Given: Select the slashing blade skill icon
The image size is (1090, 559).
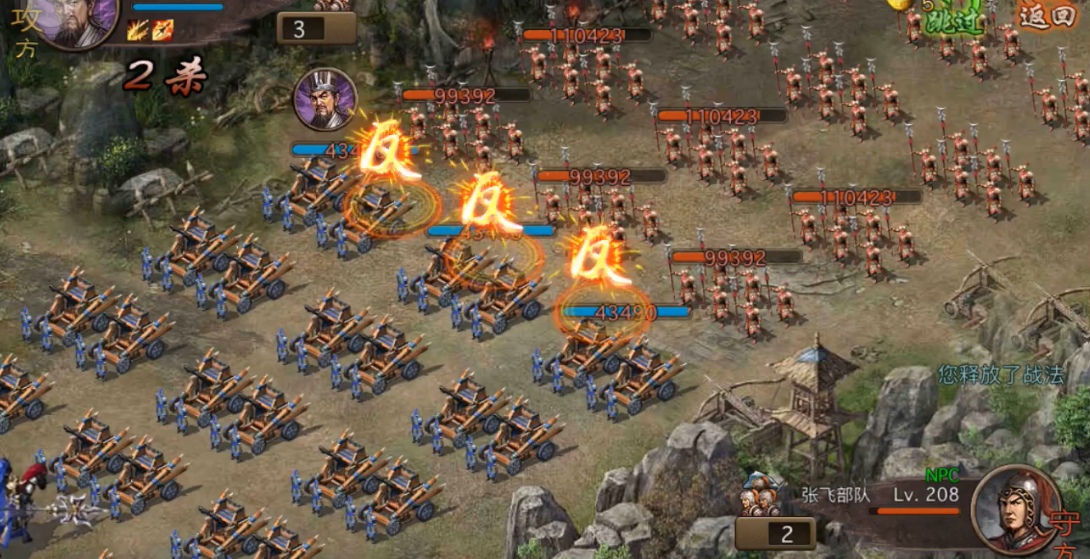Looking at the screenshot, I should (138, 30).
